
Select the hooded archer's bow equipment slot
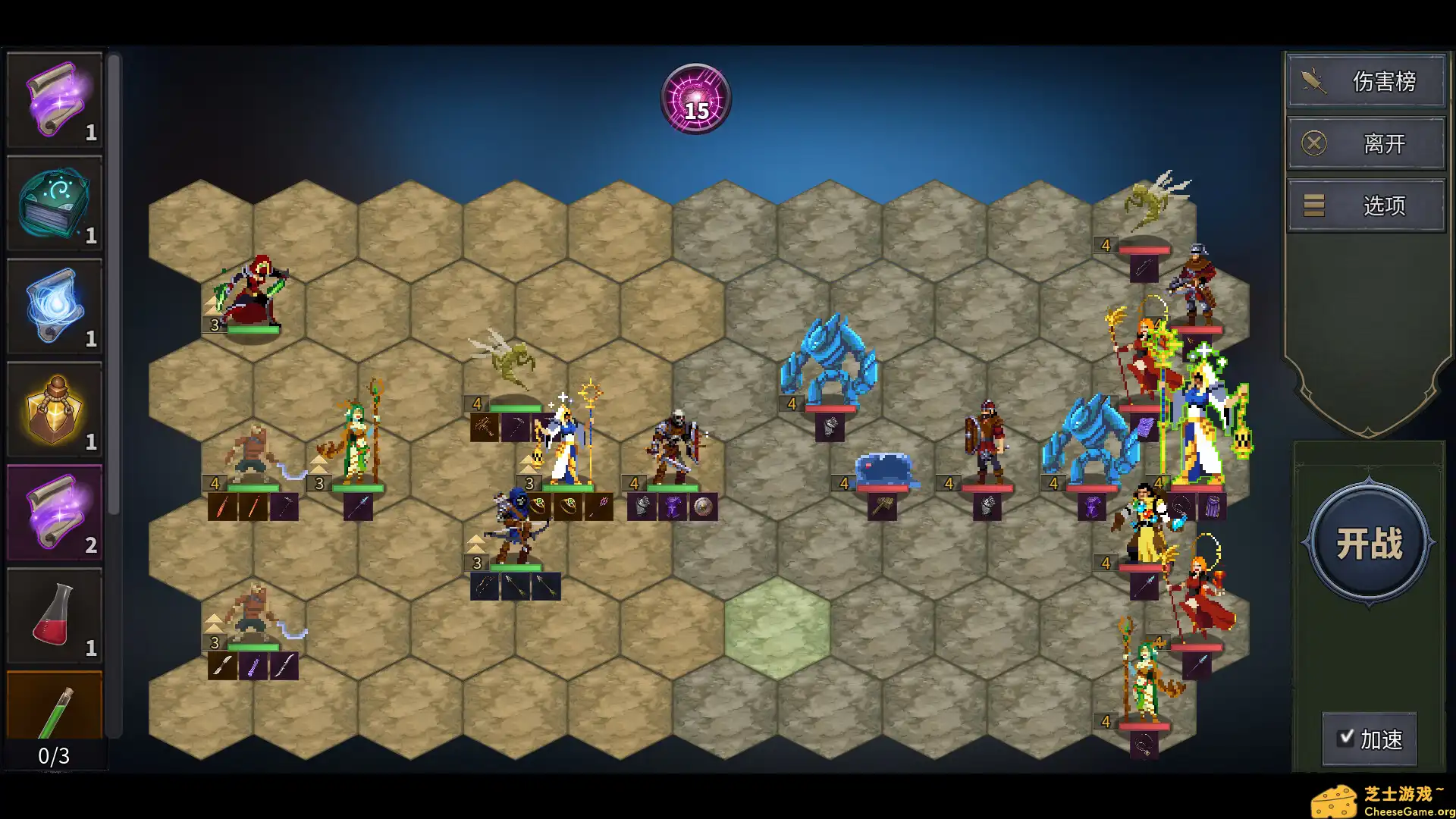[485, 588]
